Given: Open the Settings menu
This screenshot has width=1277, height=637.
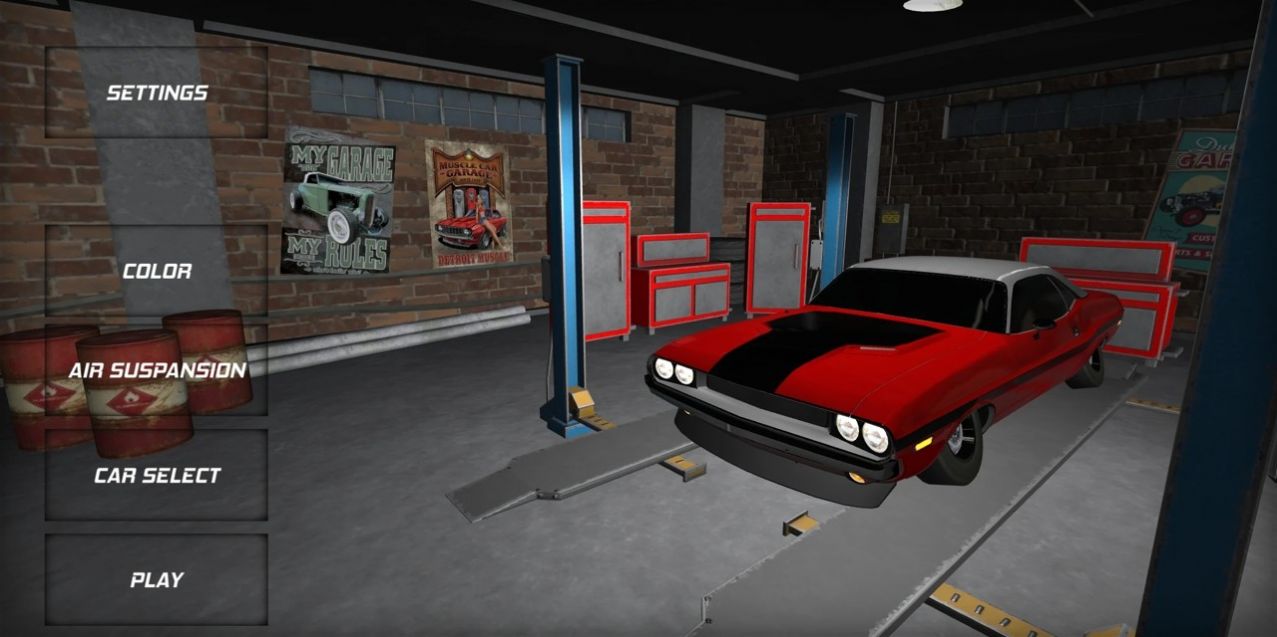Looking at the screenshot, I should tap(157, 93).
